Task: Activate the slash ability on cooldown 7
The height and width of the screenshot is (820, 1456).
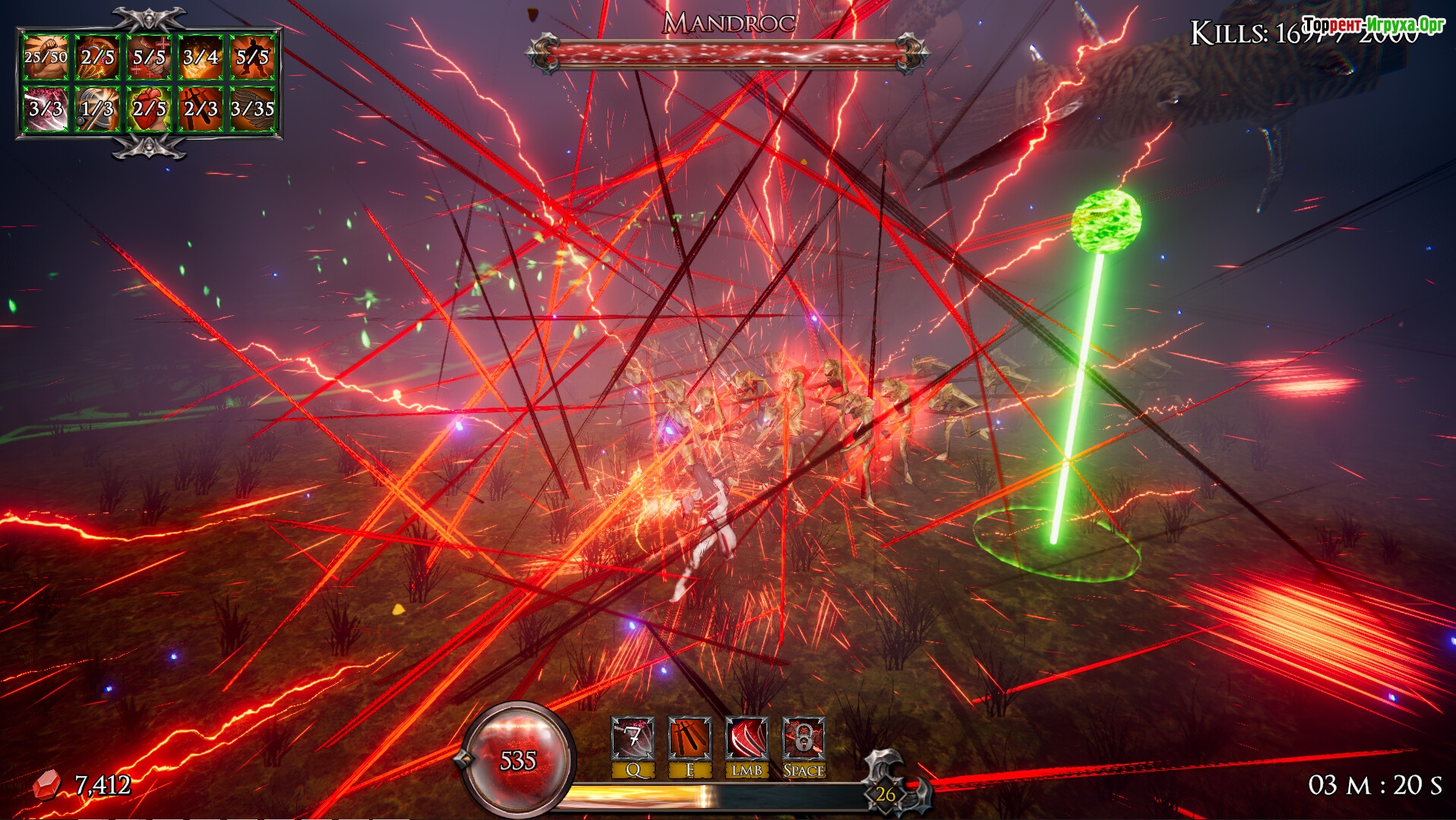Action: 633,738
